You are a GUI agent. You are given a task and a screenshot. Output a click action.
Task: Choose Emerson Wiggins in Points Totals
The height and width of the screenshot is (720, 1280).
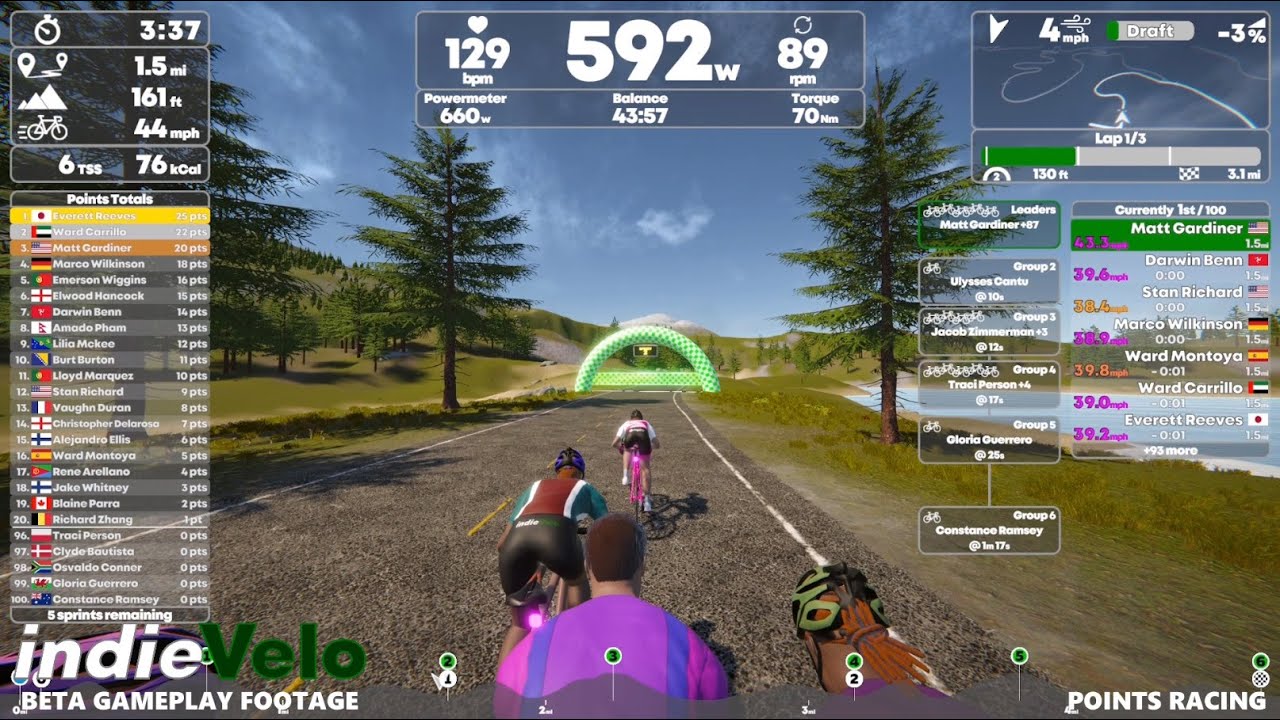point(110,280)
